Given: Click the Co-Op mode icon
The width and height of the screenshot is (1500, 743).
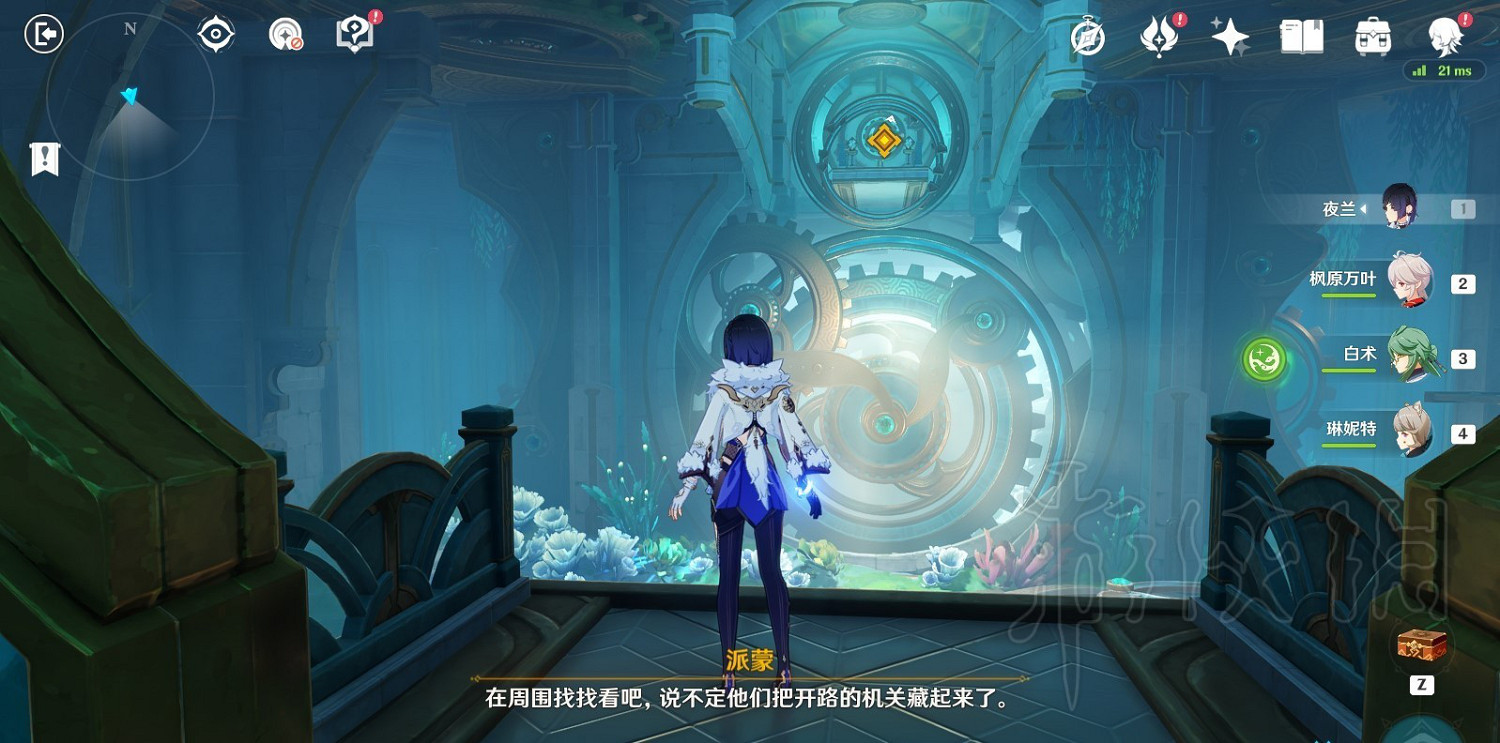Looking at the screenshot, I should (x=285, y=33).
